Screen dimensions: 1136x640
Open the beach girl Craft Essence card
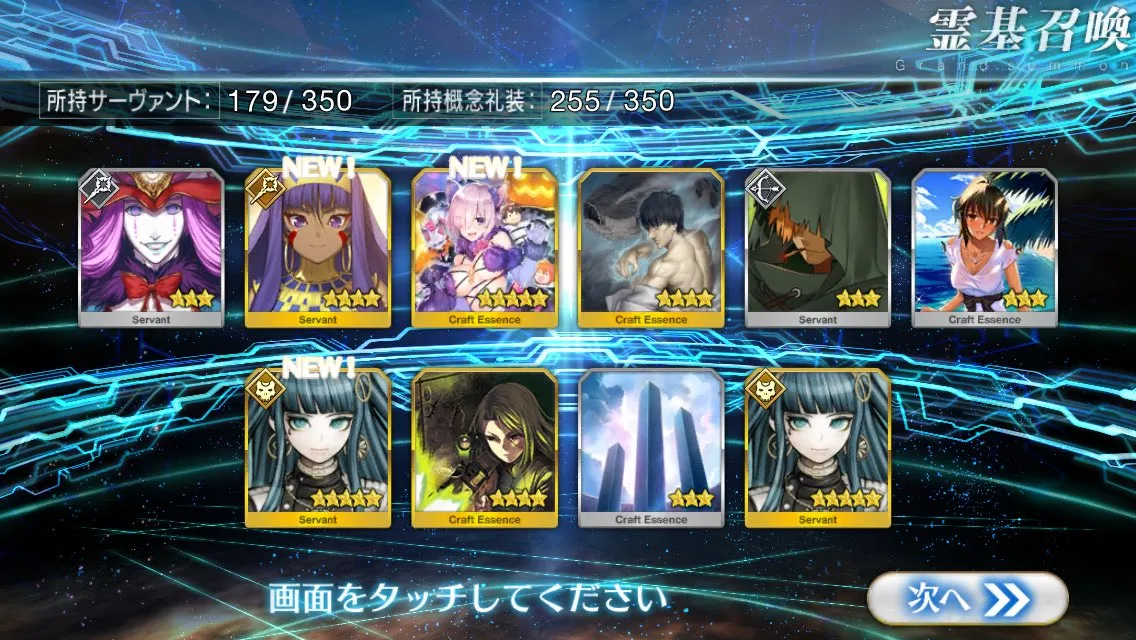984,248
